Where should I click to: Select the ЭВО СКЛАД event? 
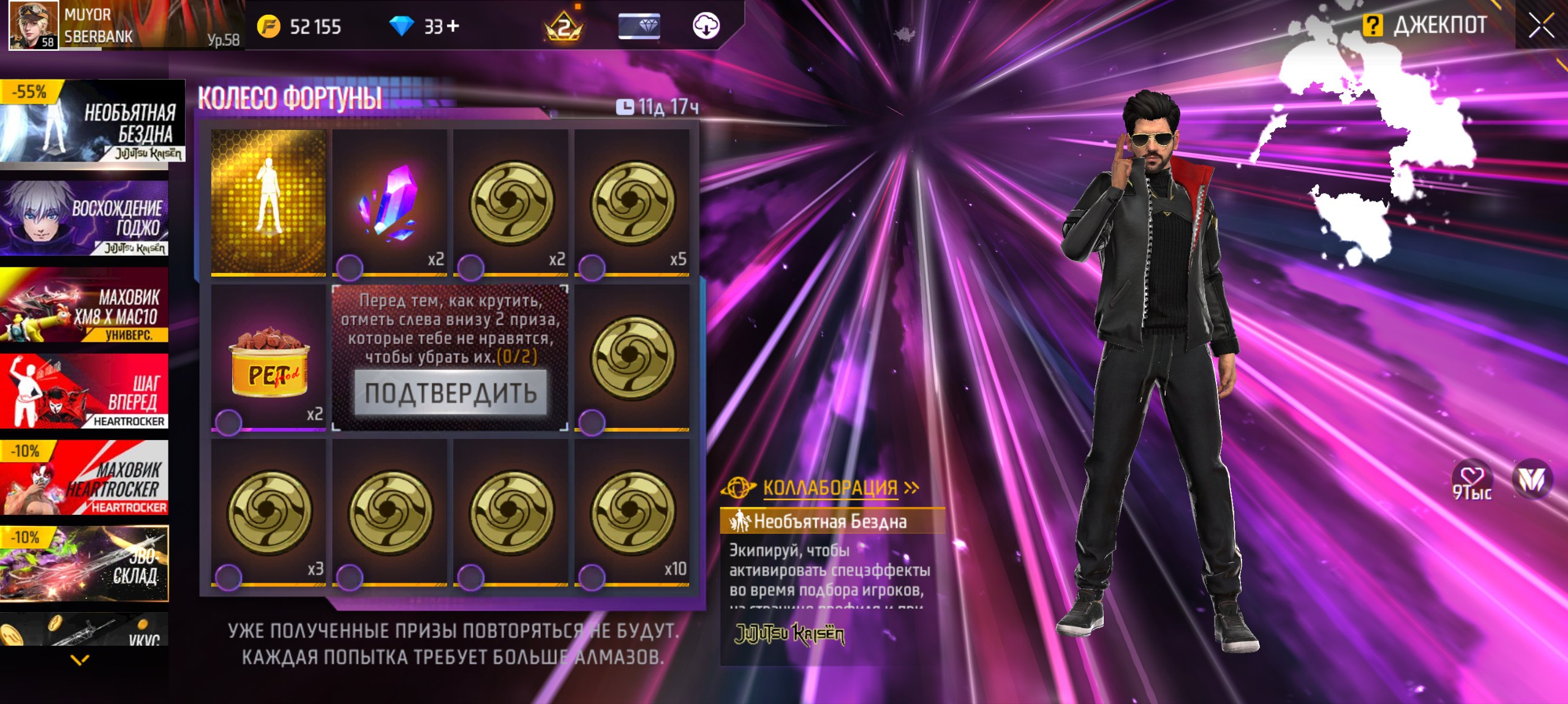pos(85,563)
